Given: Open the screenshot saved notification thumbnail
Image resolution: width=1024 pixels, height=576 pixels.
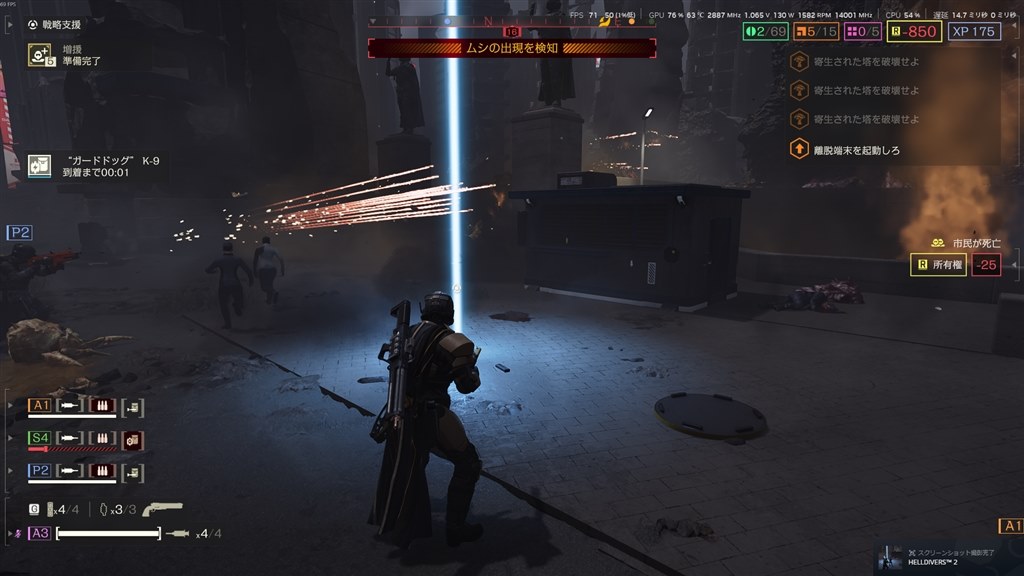Looking at the screenshot, I should pyautogui.click(x=890, y=559).
